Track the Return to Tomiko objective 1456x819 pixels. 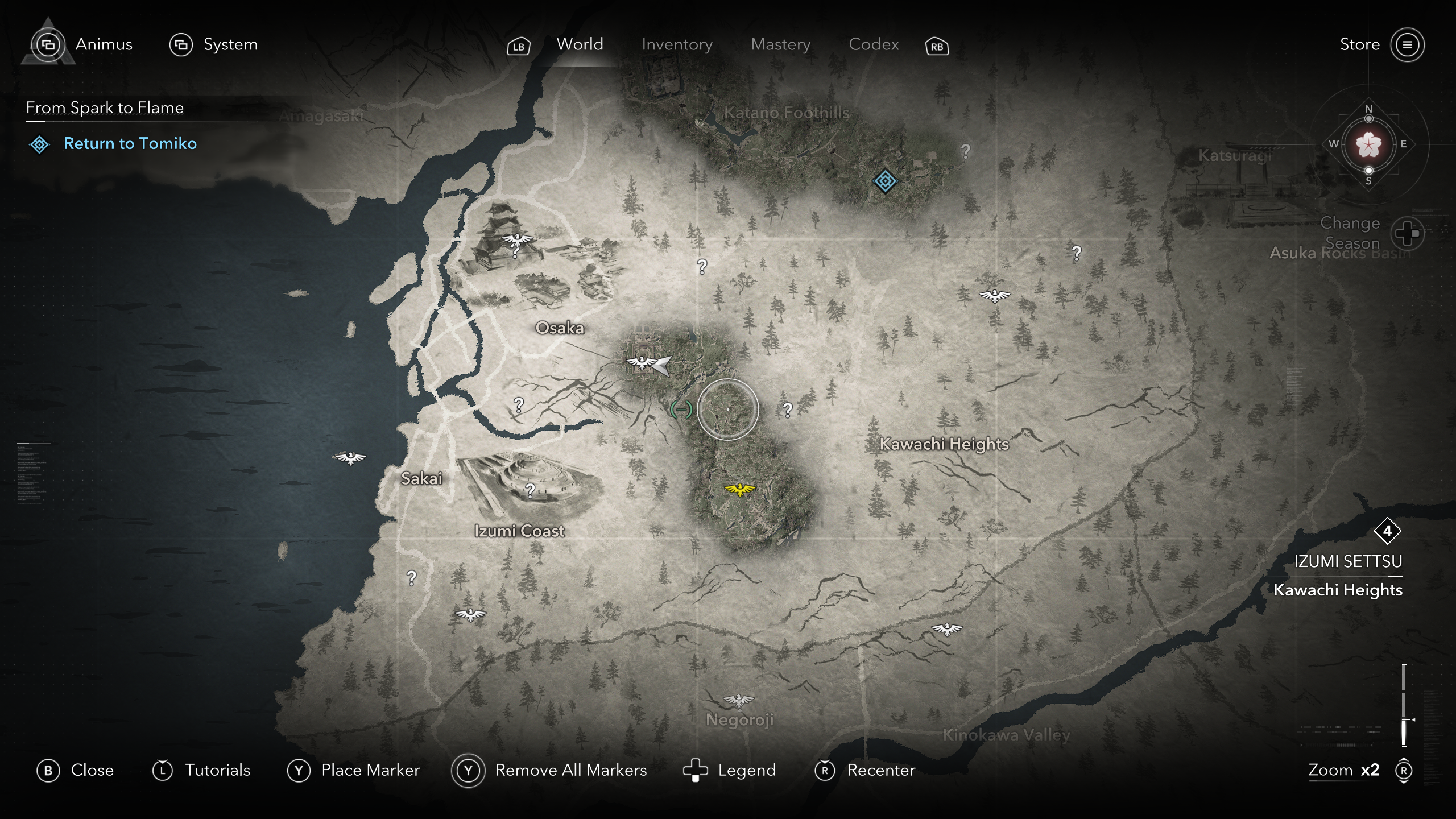click(x=130, y=143)
